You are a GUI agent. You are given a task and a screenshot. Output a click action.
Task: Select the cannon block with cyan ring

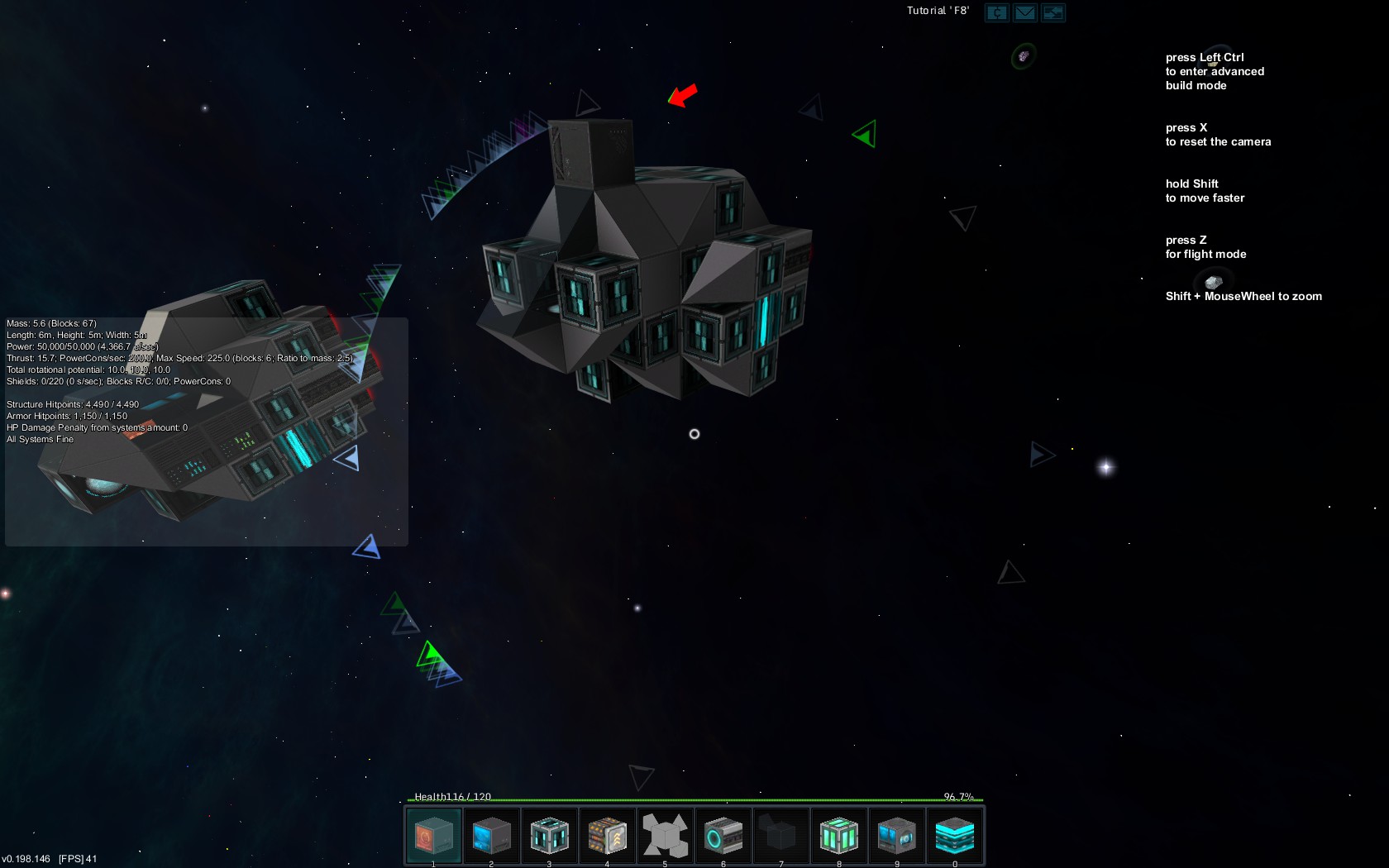coord(723,836)
